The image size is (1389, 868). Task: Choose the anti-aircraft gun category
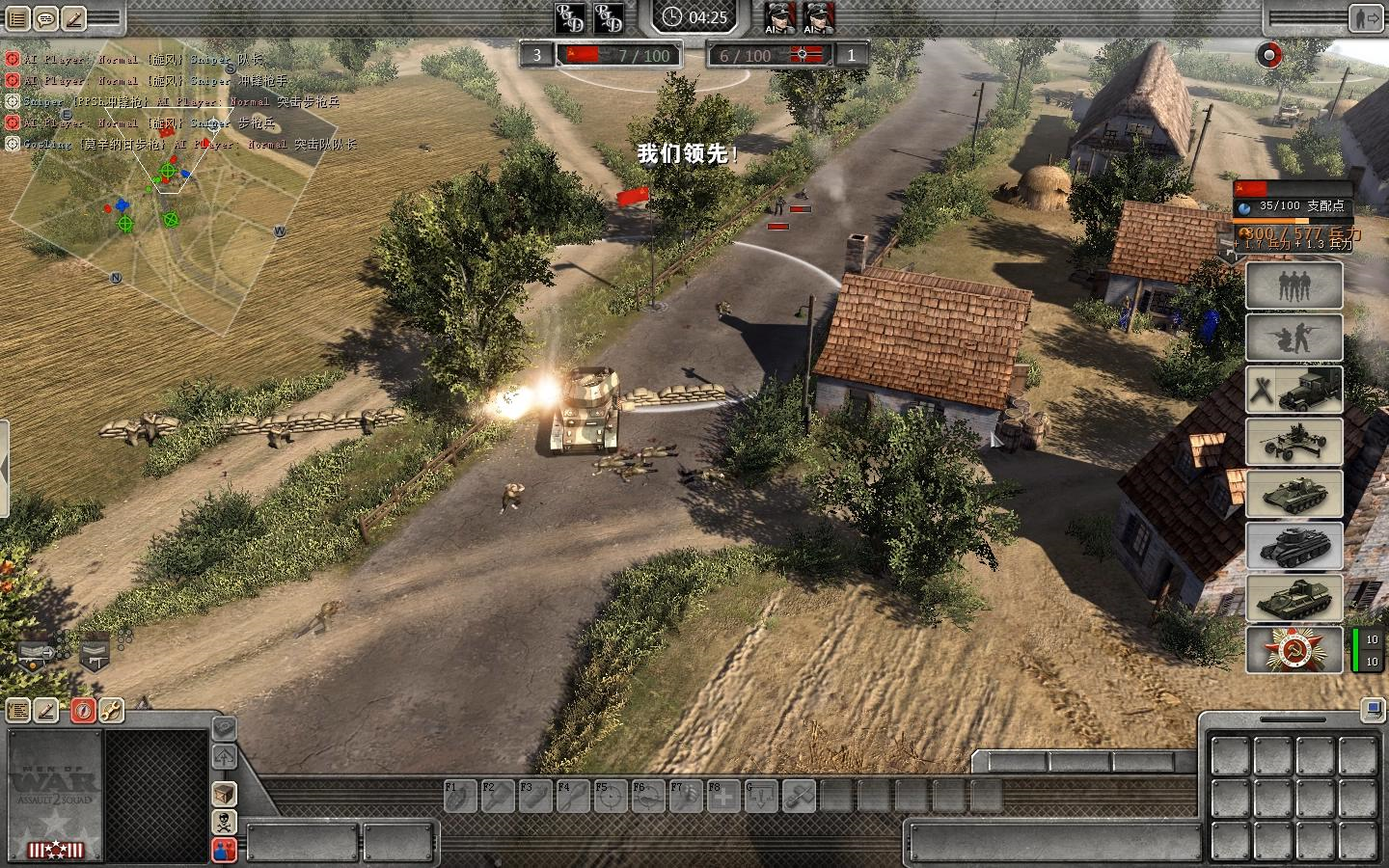click(1294, 442)
